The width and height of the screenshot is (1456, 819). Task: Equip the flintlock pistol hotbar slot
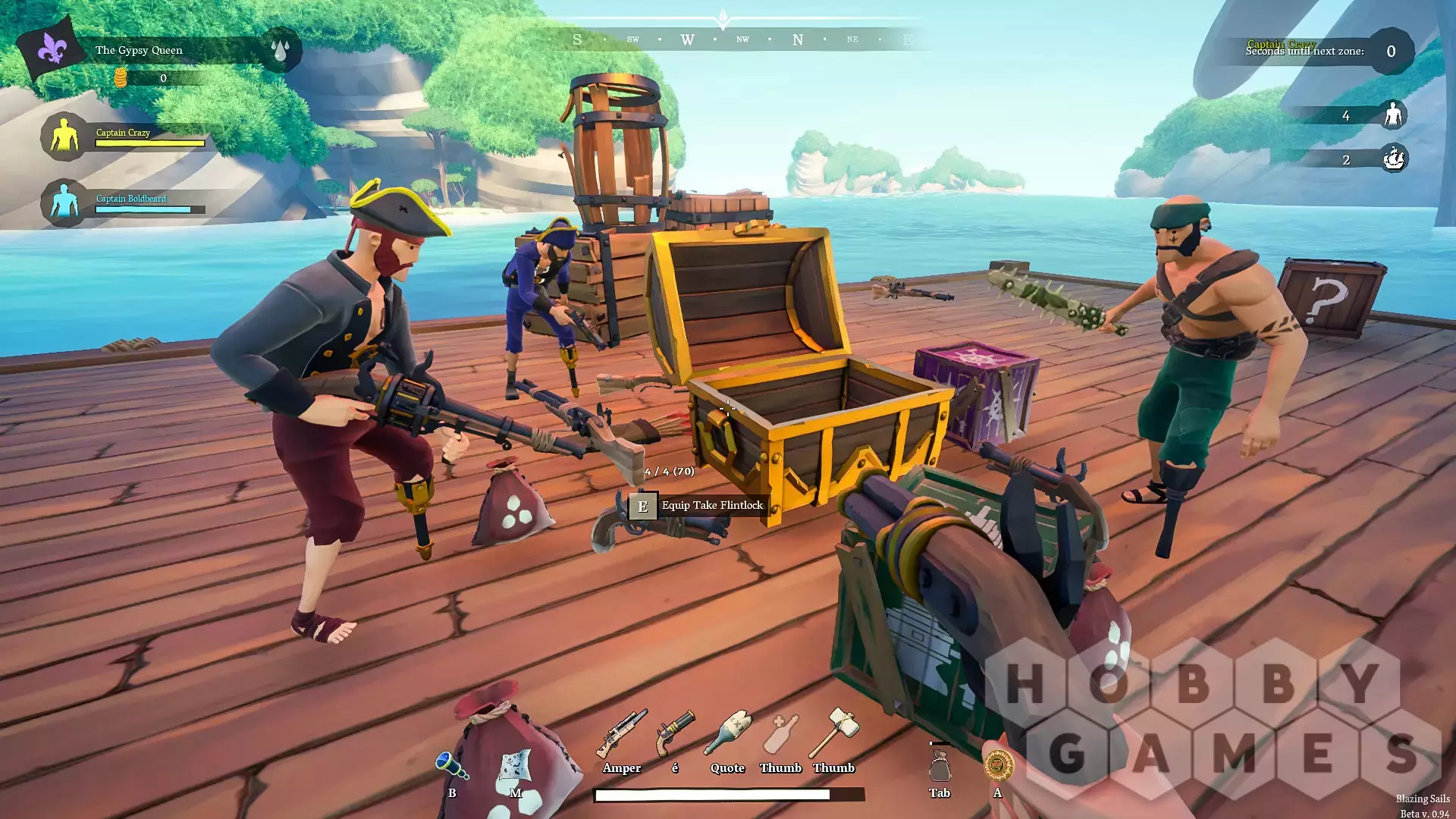[x=675, y=734]
